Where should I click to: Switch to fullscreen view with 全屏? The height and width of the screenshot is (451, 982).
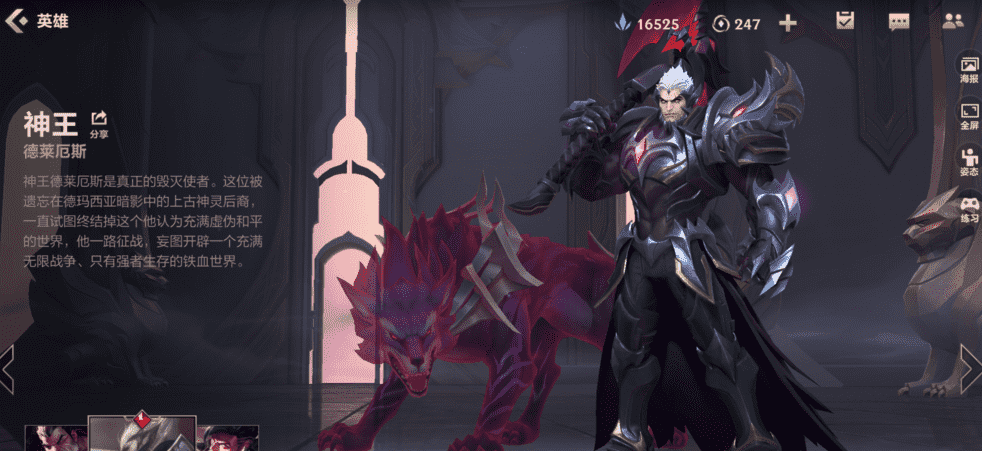(x=969, y=116)
